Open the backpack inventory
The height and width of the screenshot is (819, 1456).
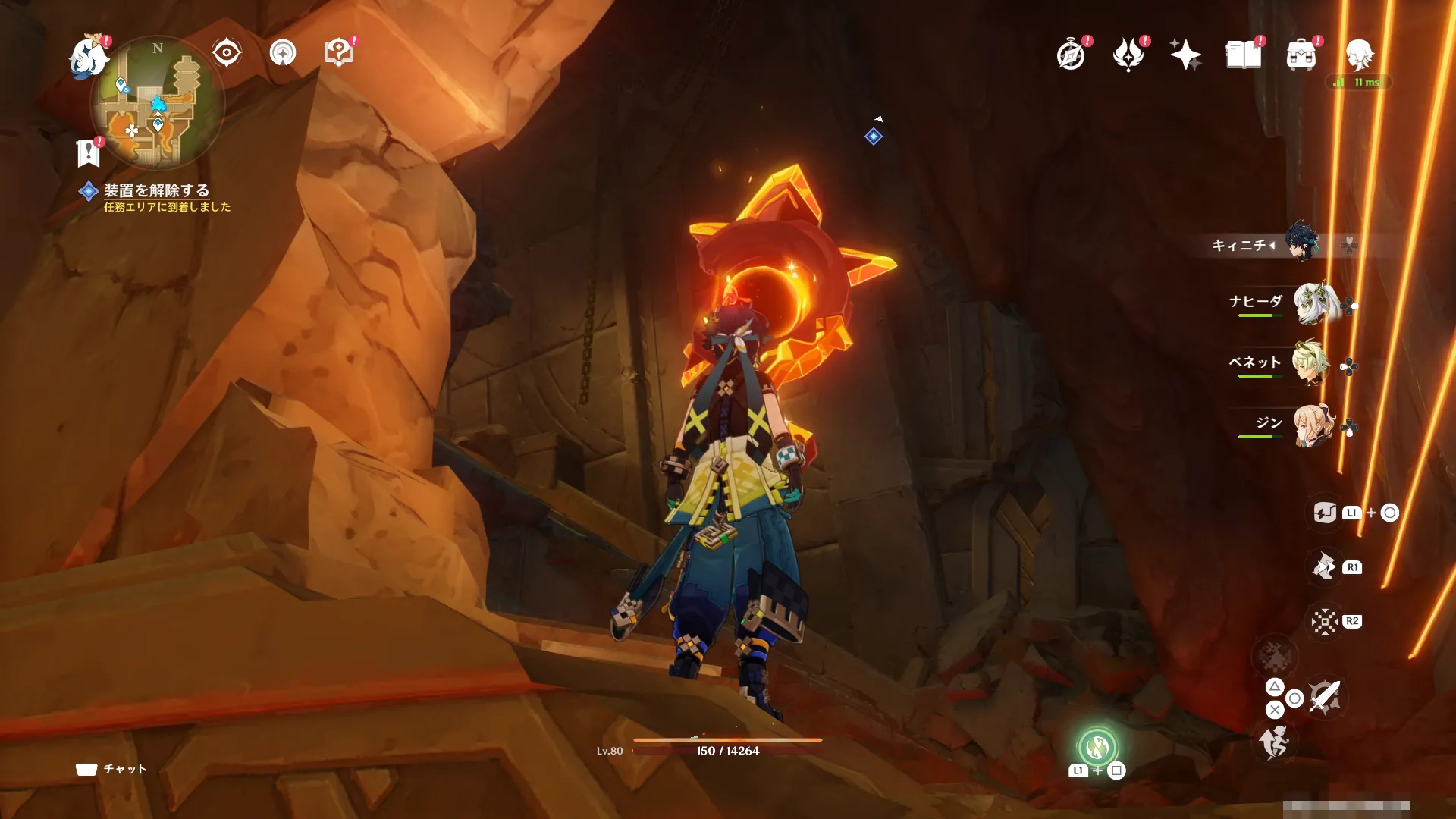pyautogui.click(x=1301, y=55)
